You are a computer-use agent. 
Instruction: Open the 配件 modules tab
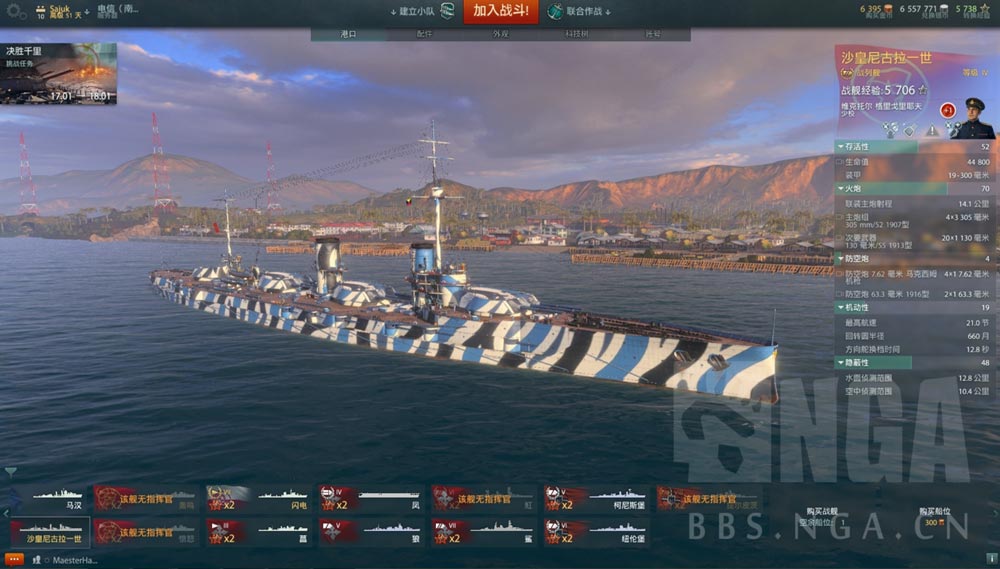coord(424,34)
